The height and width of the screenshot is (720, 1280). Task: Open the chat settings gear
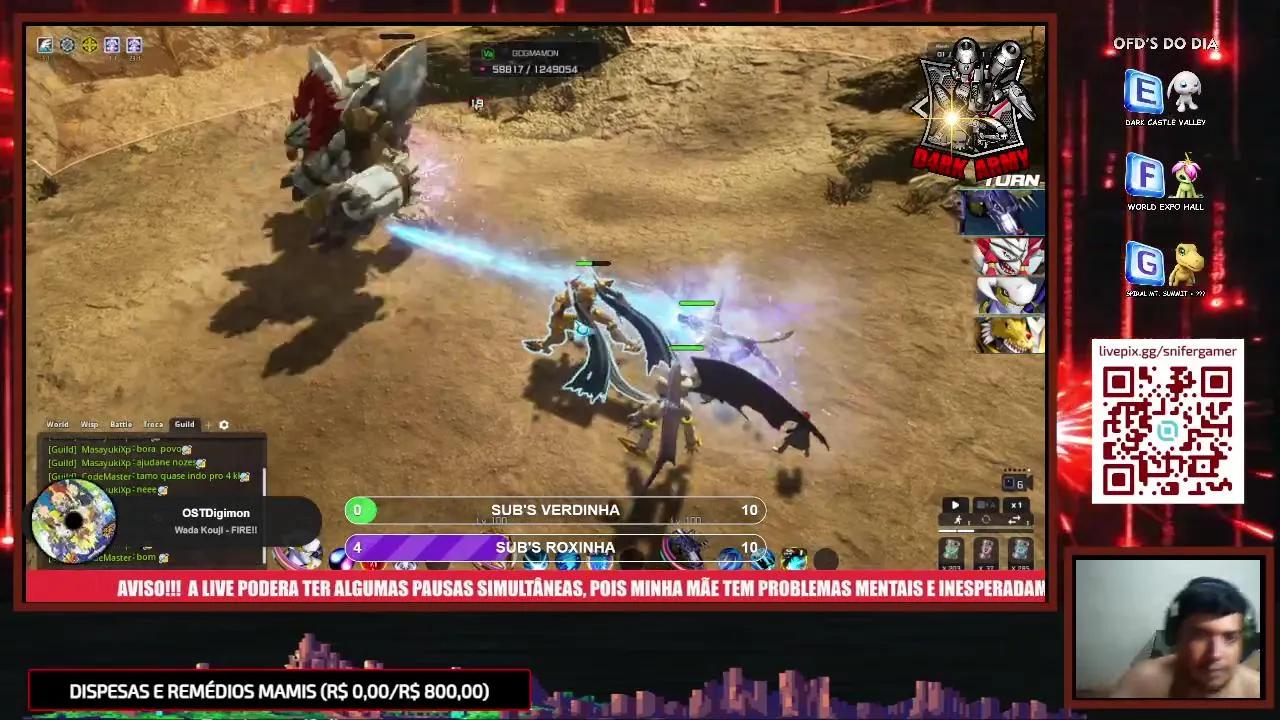click(x=224, y=424)
